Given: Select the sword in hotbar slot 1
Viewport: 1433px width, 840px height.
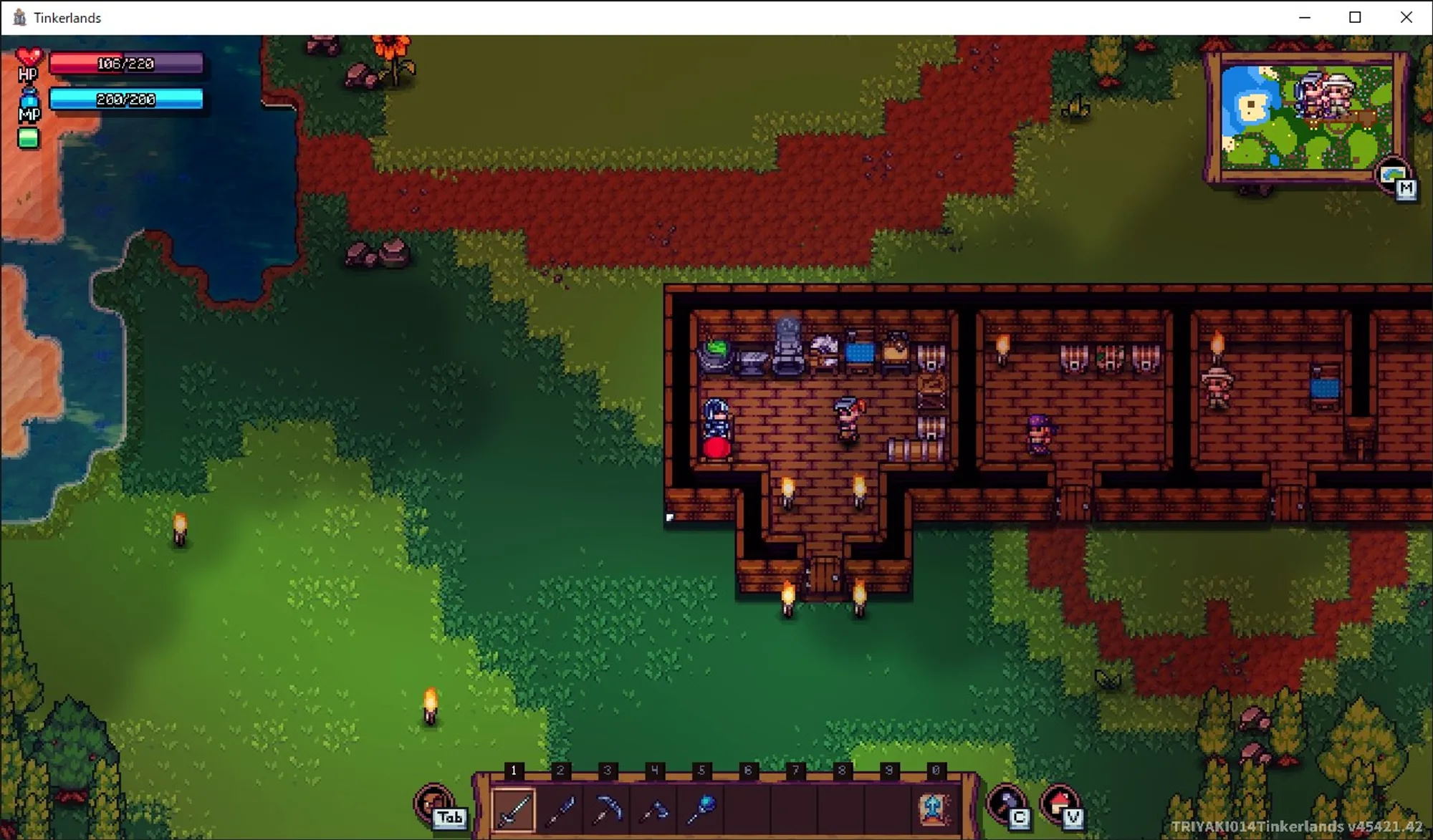Looking at the screenshot, I should pyautogui.click(x=514, y=810).
